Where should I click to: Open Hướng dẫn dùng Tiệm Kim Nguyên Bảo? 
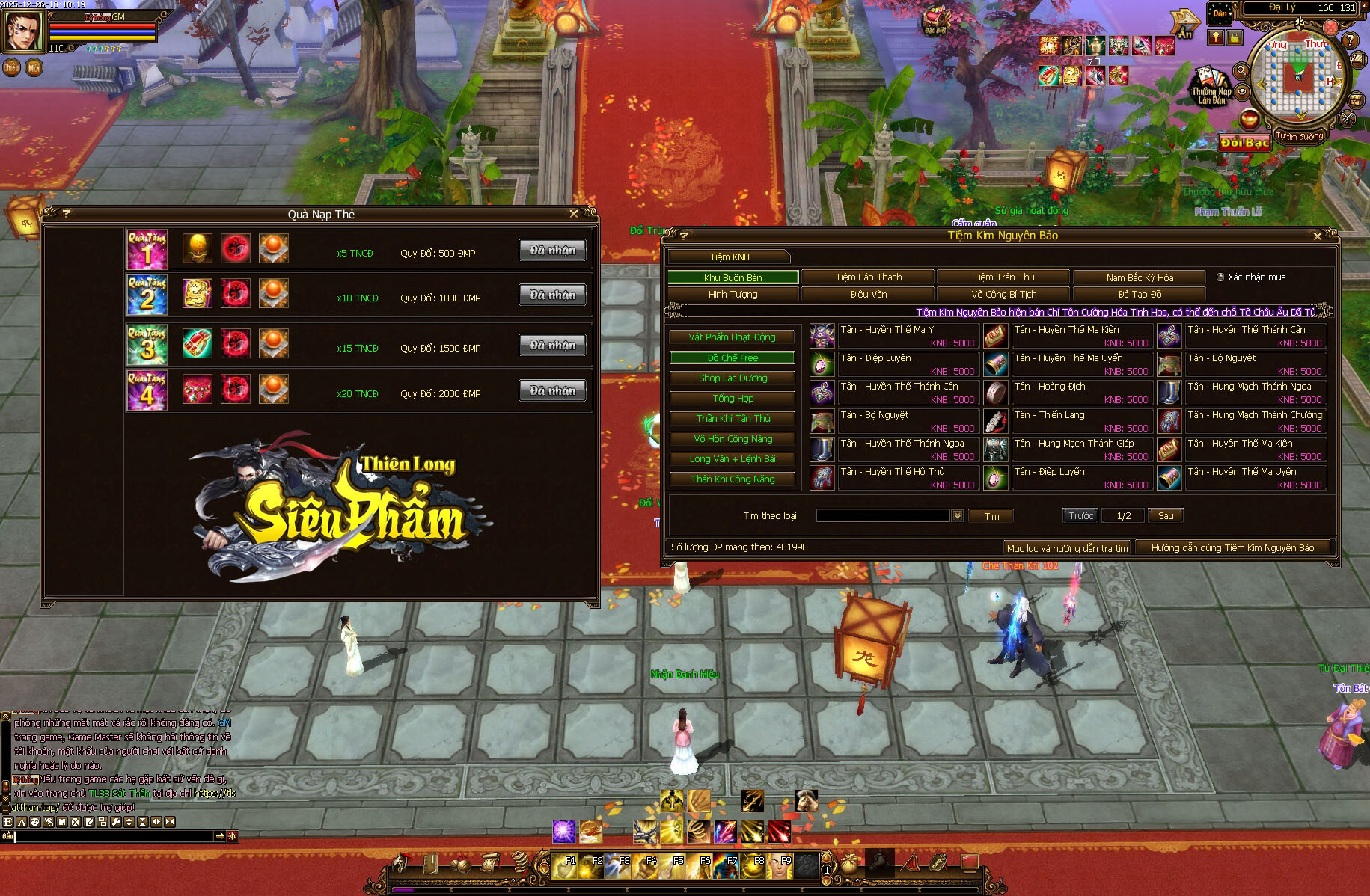tap(1232, 548)
